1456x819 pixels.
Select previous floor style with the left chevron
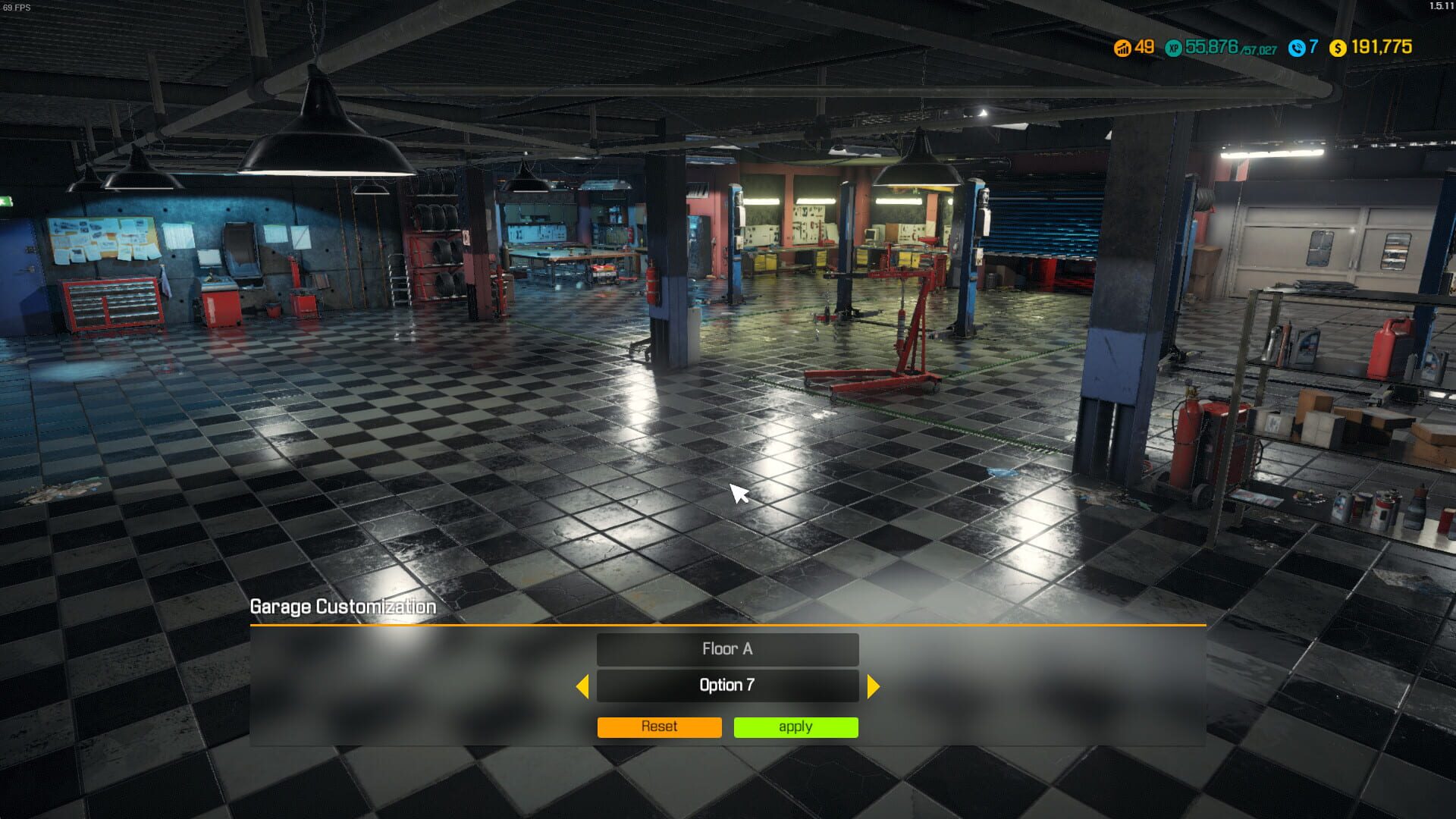tap(584, 685)
